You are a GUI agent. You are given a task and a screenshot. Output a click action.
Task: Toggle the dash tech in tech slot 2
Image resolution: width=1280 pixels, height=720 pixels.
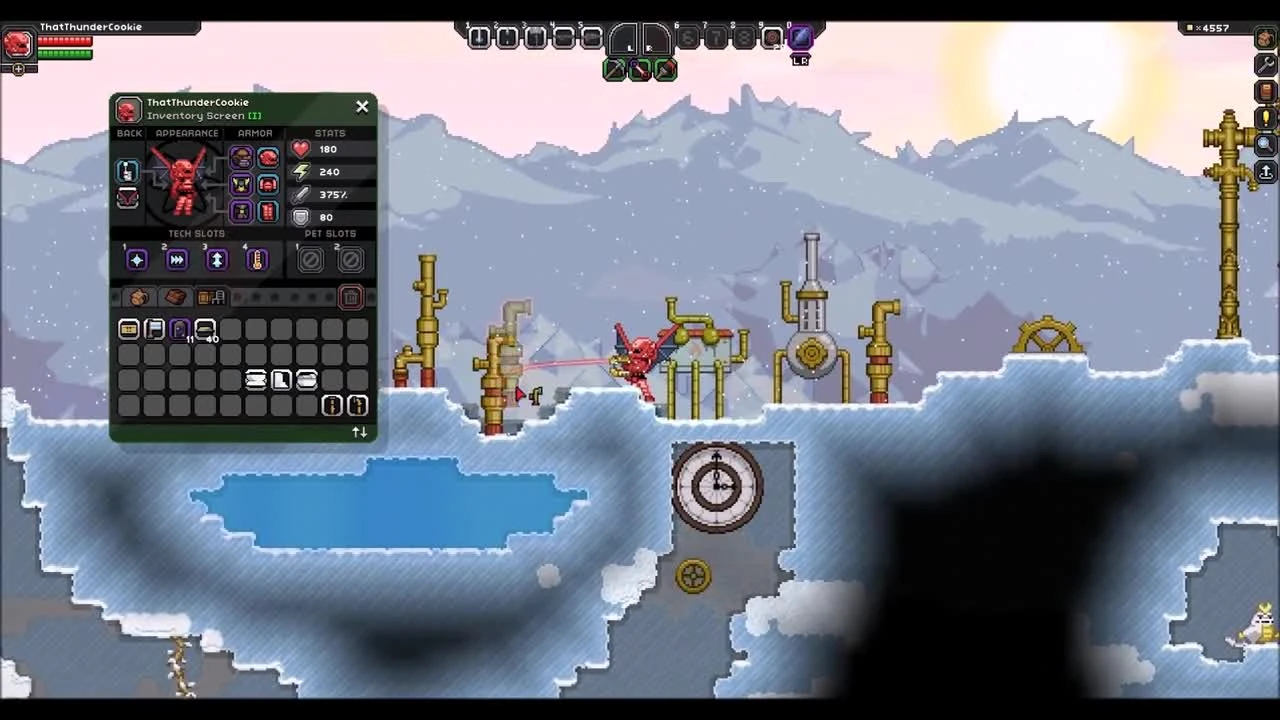pos(176,259)
